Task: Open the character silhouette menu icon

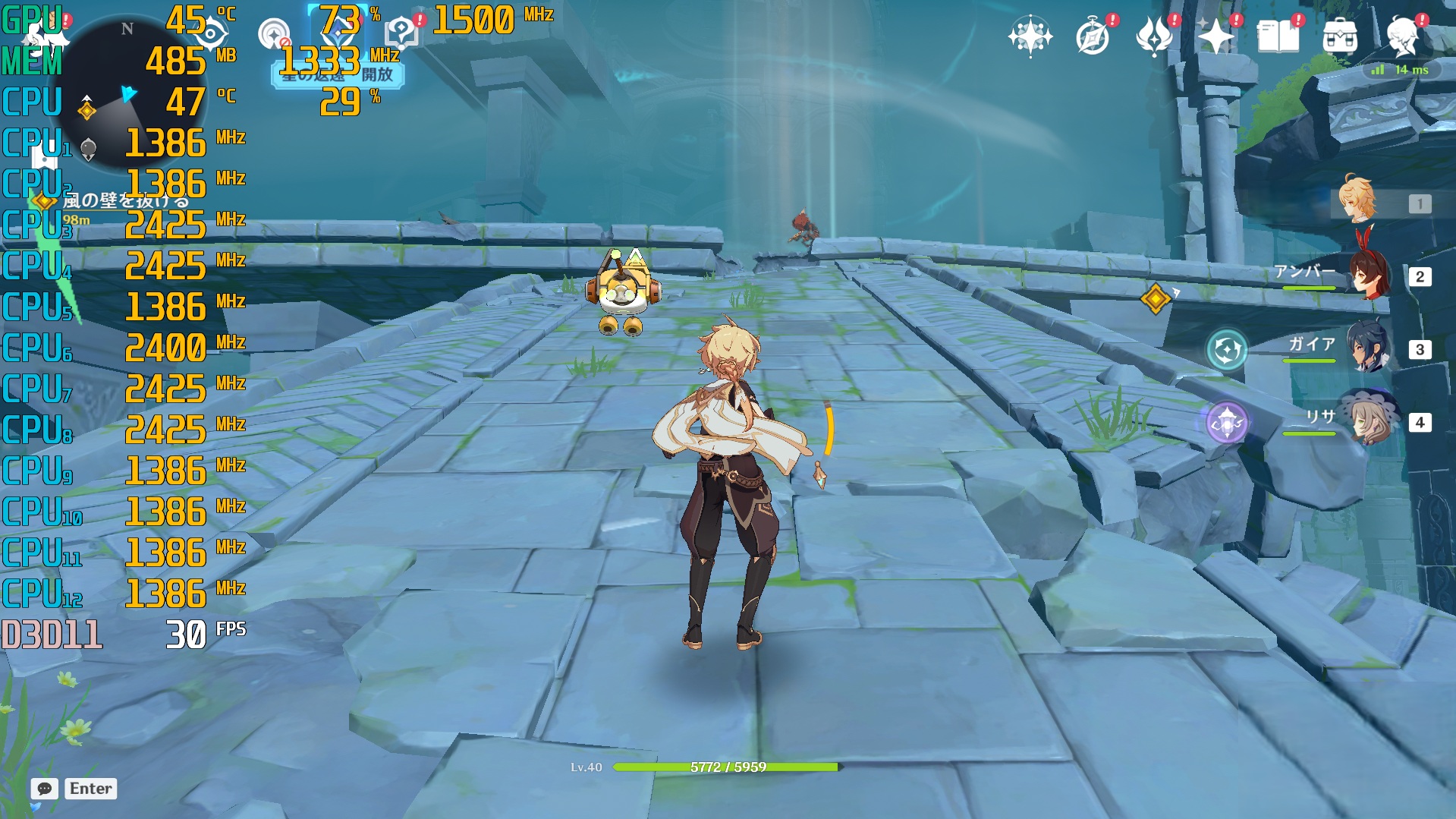Action: pyautogui.click(x=1402, y=36)
